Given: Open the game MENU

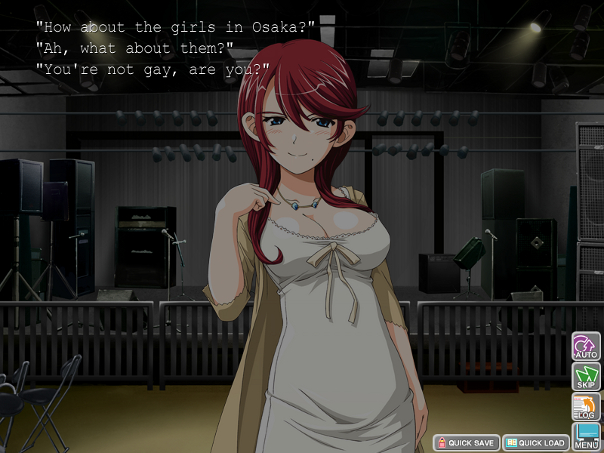Looking at the screenshot, I should coord(585,436).
